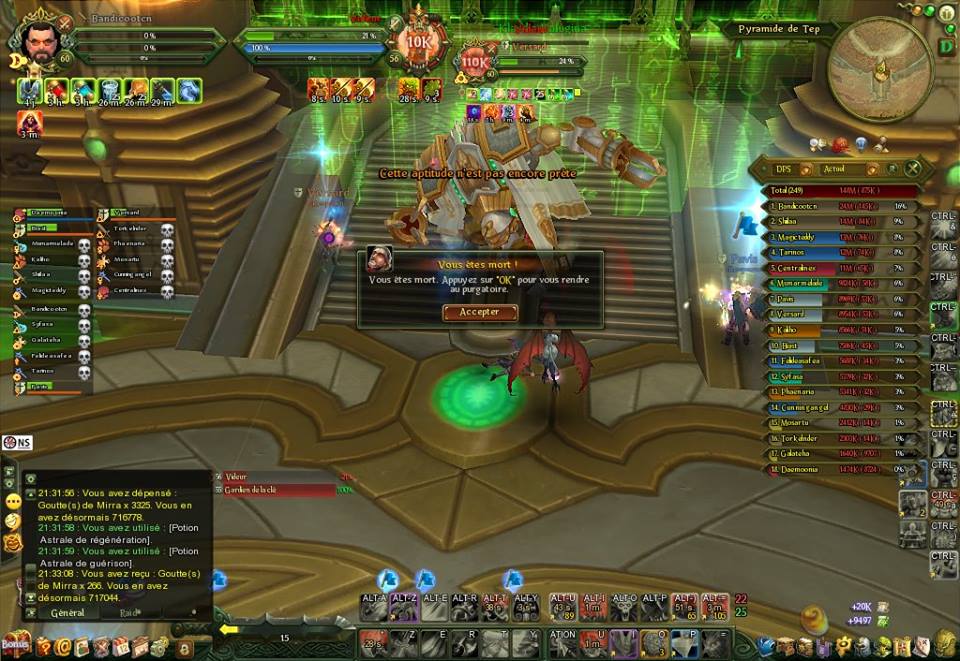Switch to the Général chat tab
The width and height of the screenshot is (960, 661).
pyautogui.click(x=68, y=611)
